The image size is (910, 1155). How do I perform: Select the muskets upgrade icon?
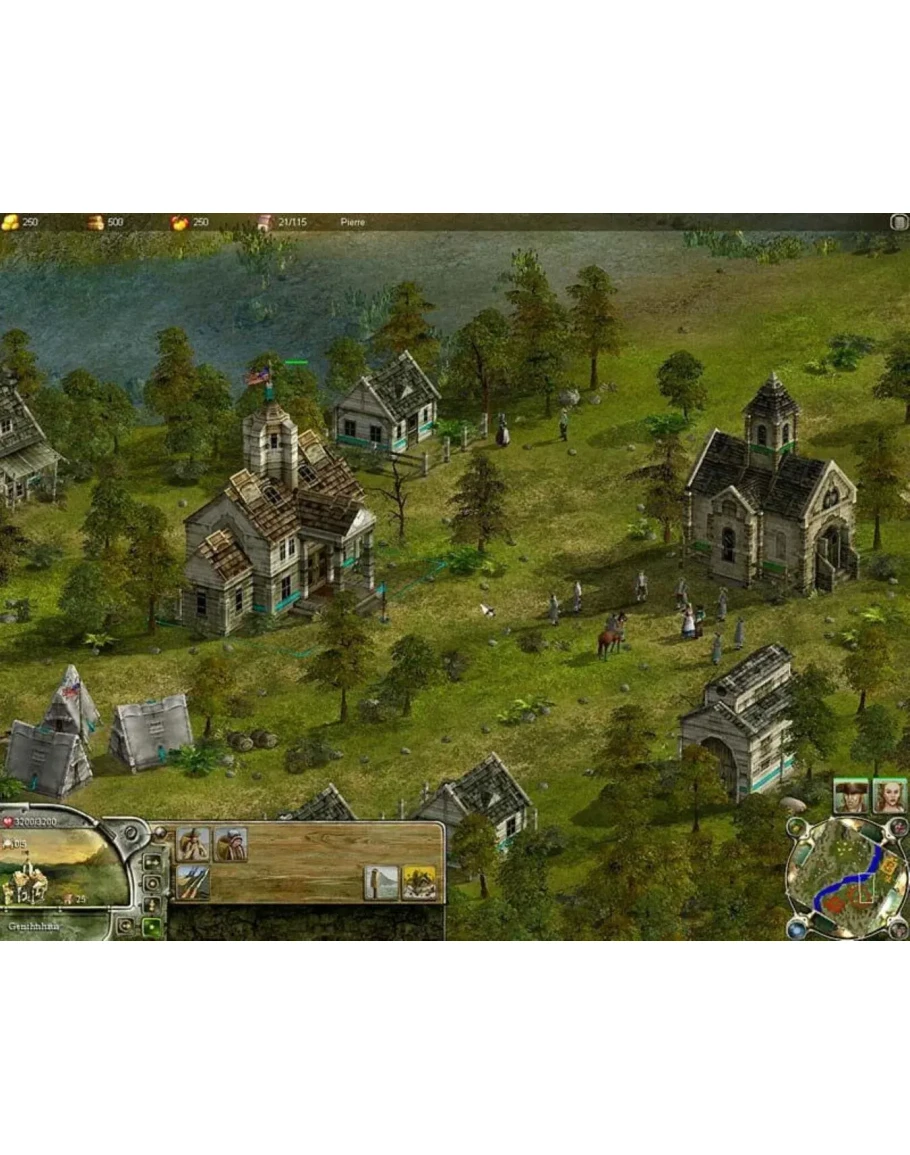[193, 882]
